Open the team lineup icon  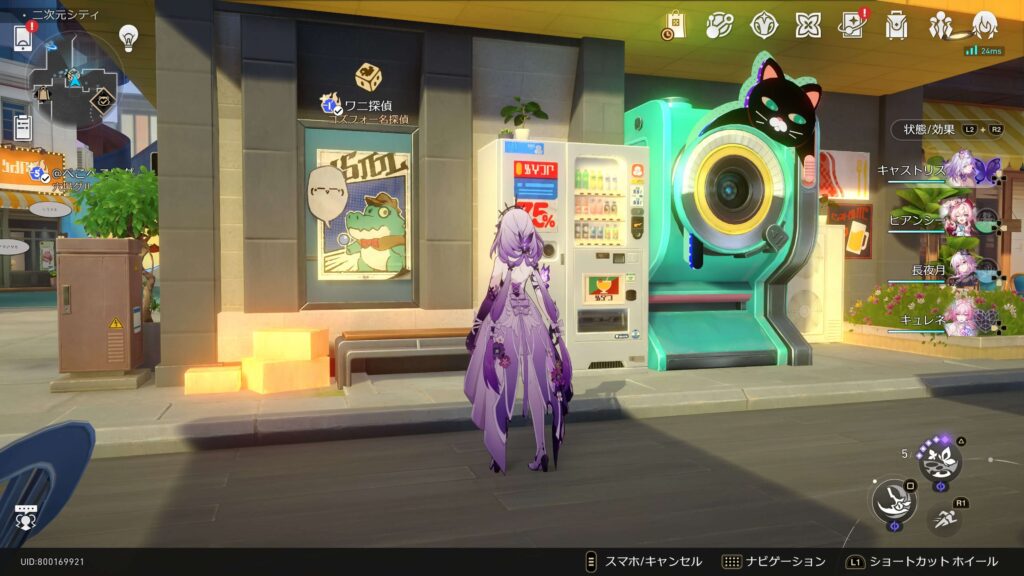[940, 25]
